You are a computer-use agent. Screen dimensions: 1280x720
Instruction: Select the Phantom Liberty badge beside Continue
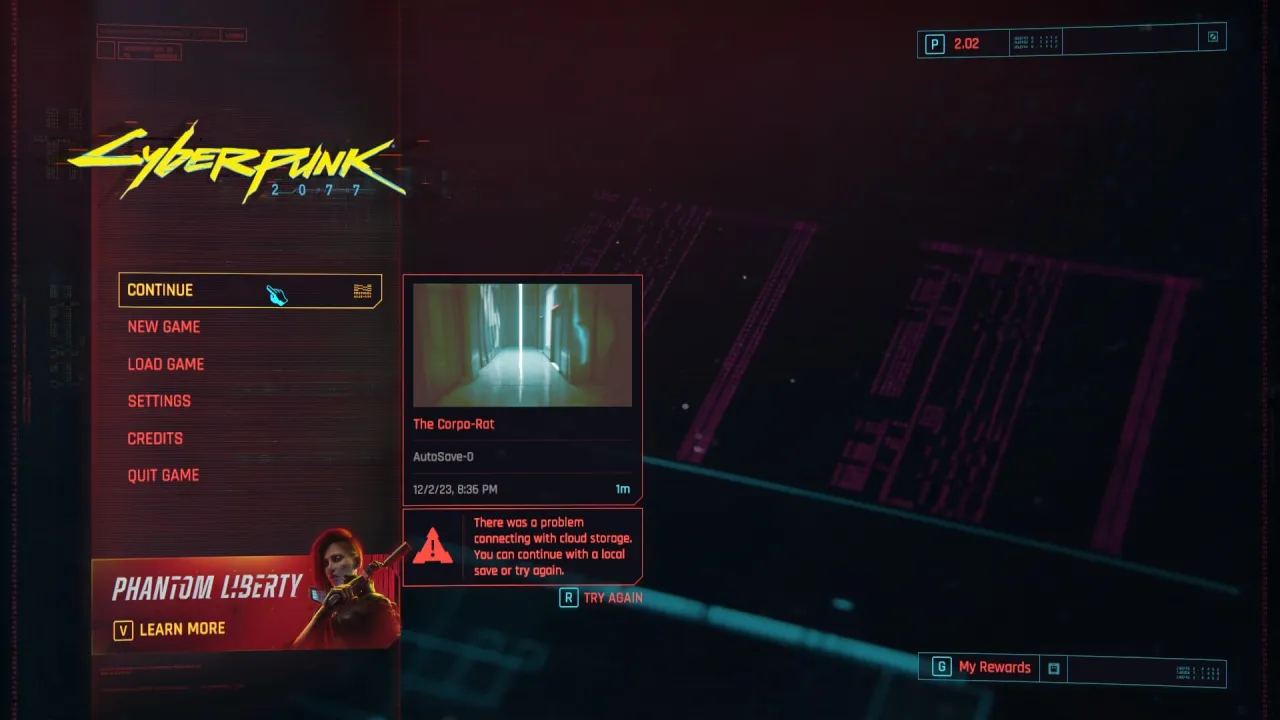[362, 290]
